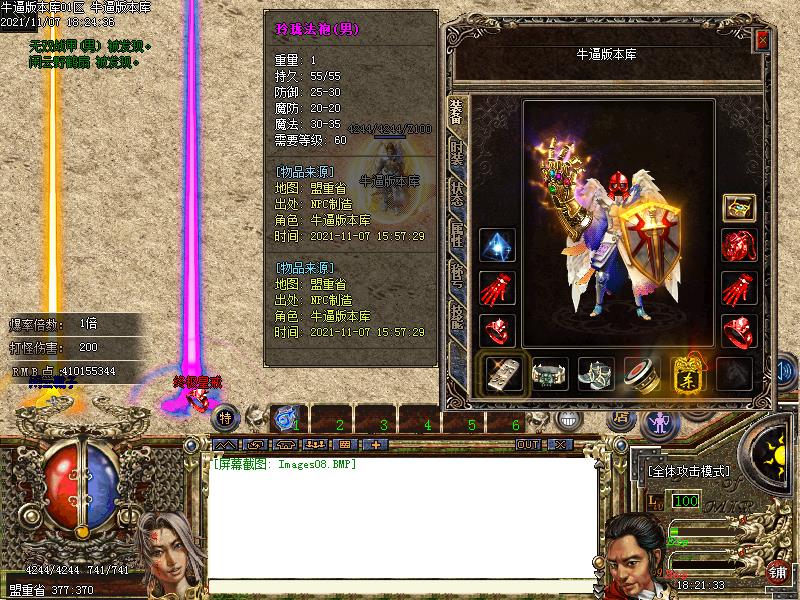Open the red 铺 stall button

[777, 572]
